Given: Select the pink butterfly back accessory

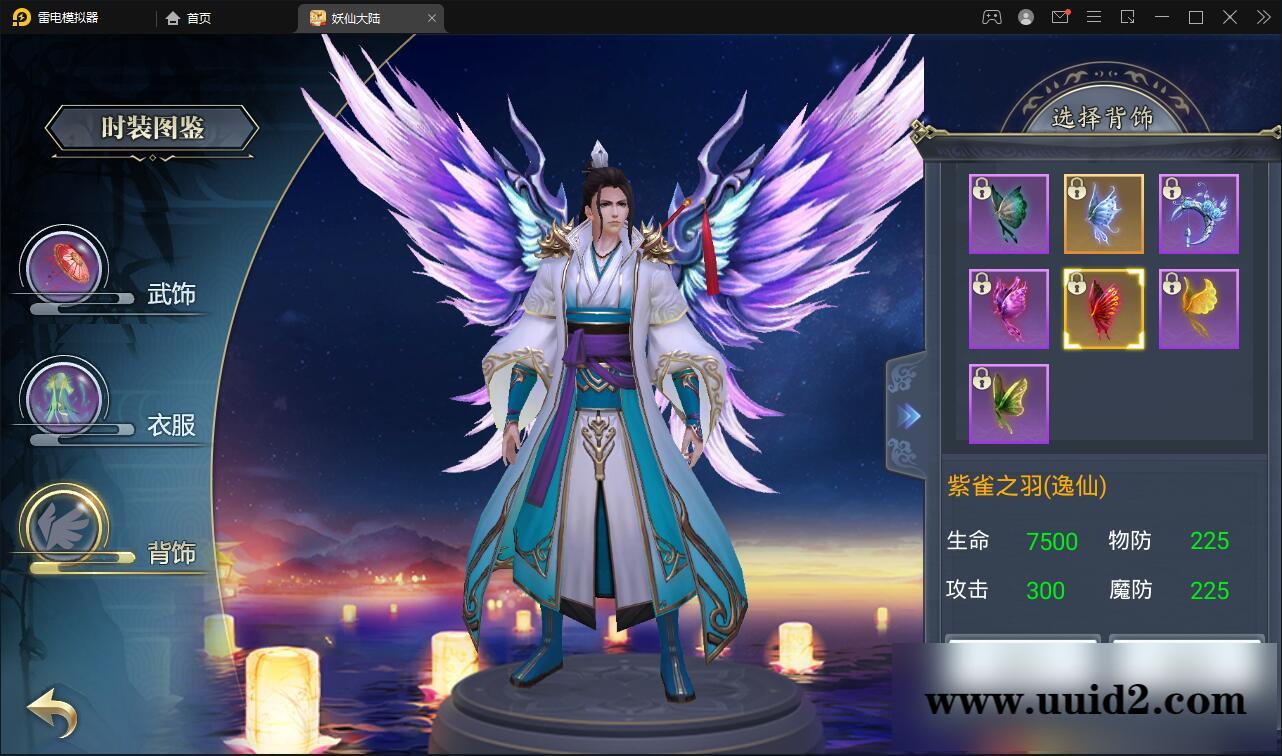Looking at the screenshot, I should click(x=1008, y=309).
